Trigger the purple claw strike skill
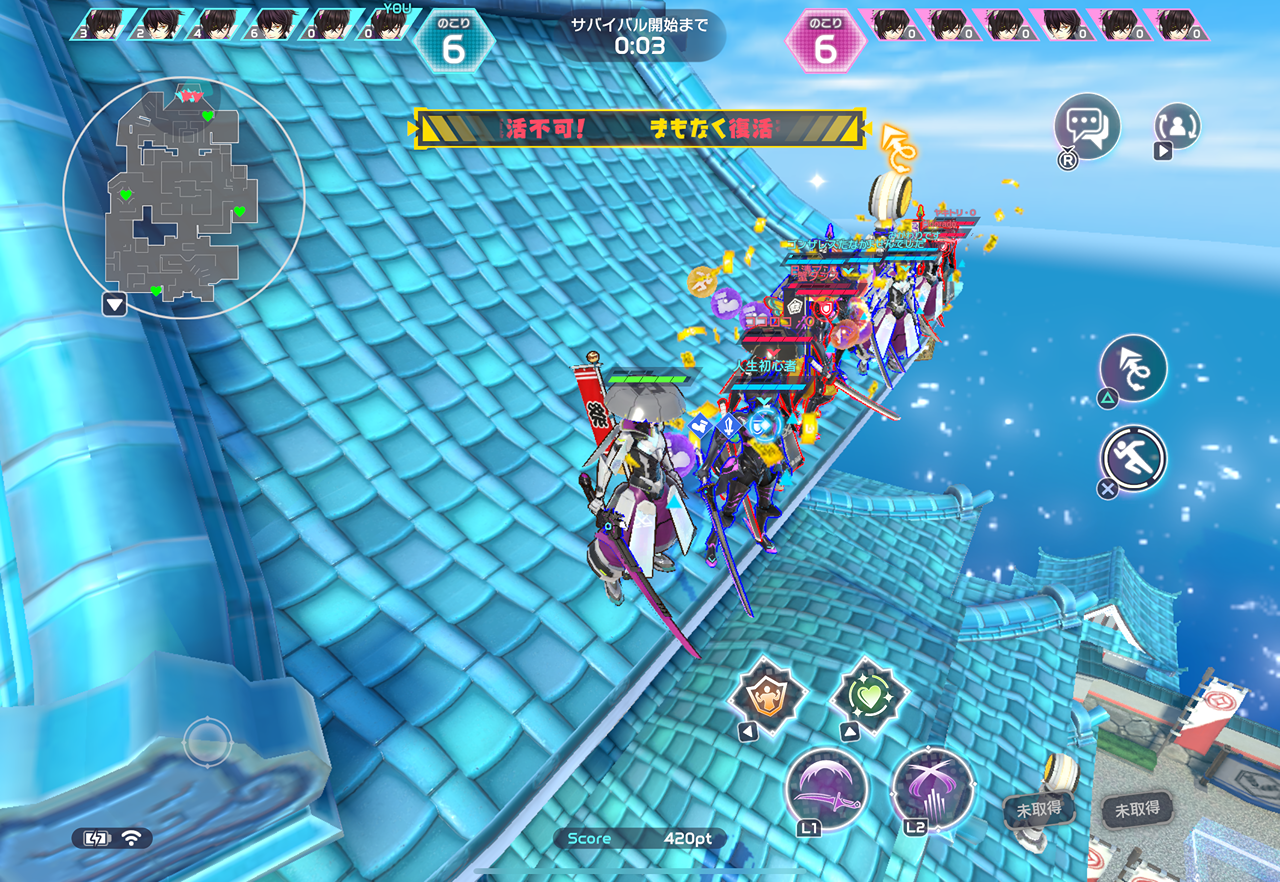Screen dimensions: 1280x882 click(x=932, y=789)
